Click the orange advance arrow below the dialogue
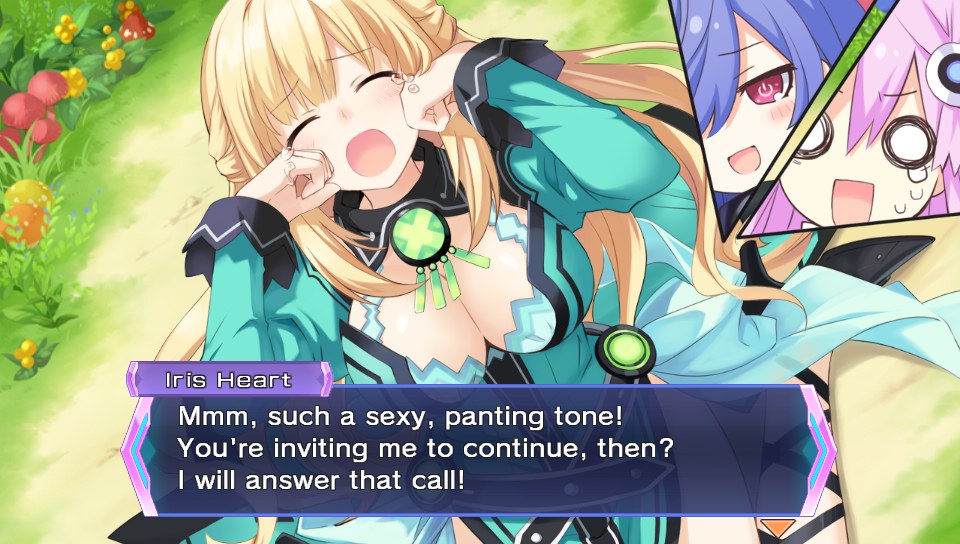The height and width of the screenshot is (544, 960). [777, 526]
